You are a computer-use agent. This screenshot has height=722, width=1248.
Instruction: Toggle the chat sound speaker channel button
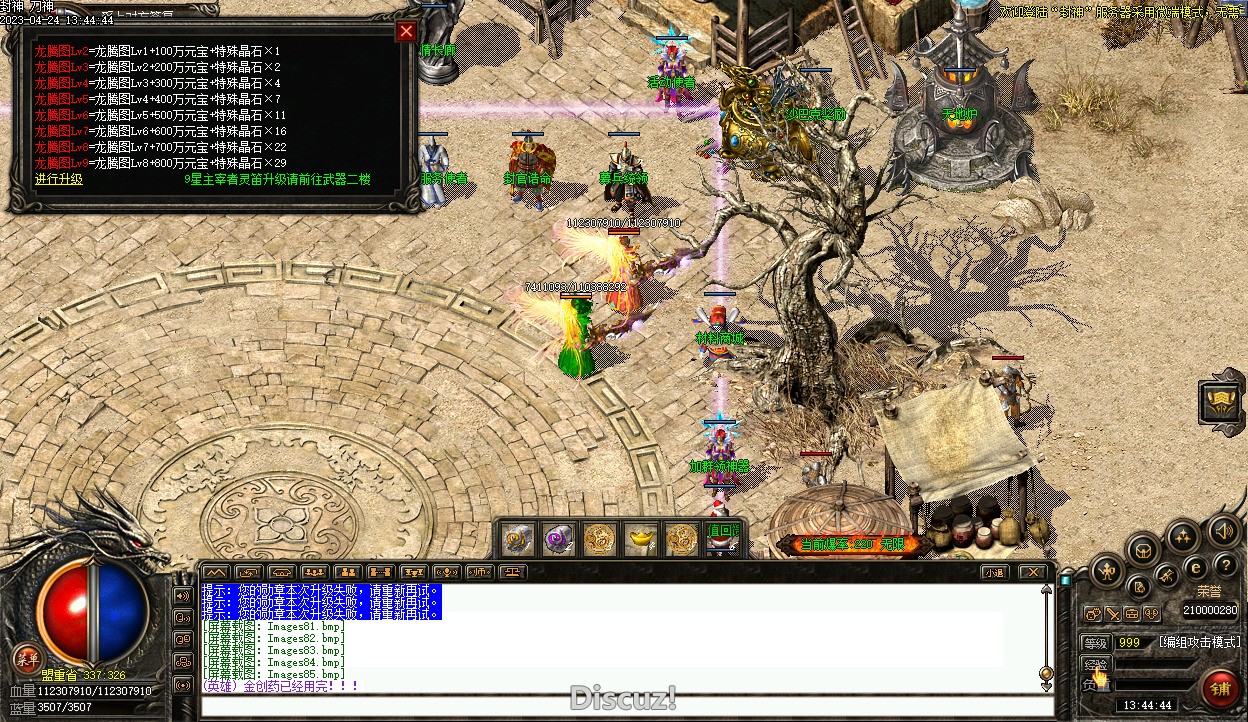[183, 596]
